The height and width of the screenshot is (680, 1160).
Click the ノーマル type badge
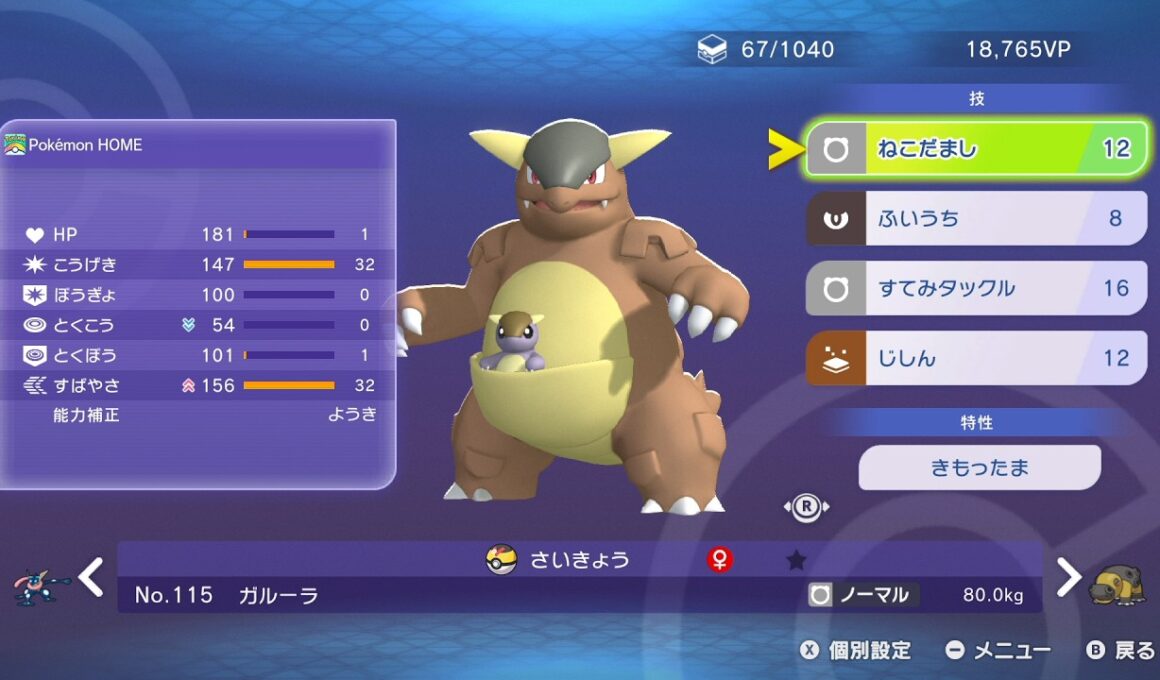point(863,595)
